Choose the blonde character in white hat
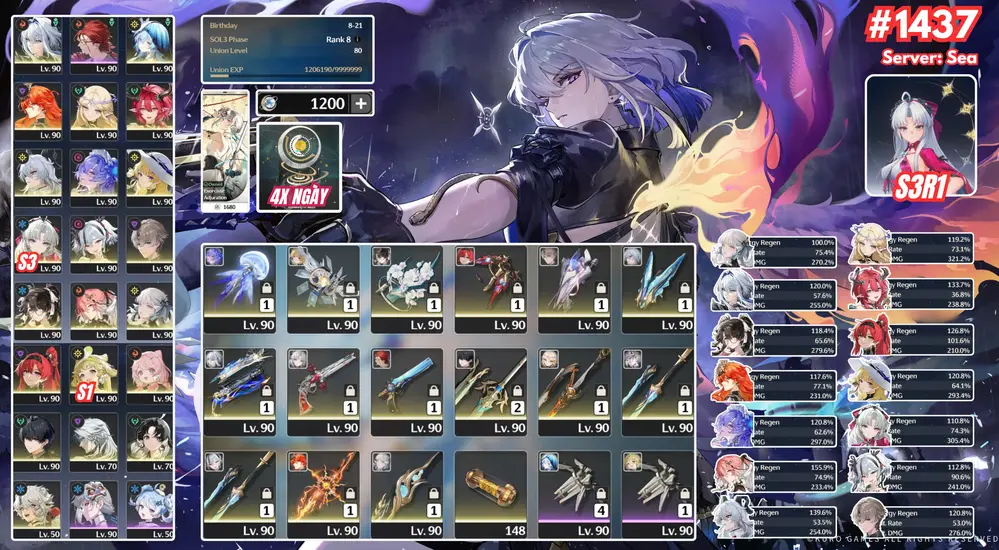Viewport: 999px width, 550px height. tap(150, 176)
